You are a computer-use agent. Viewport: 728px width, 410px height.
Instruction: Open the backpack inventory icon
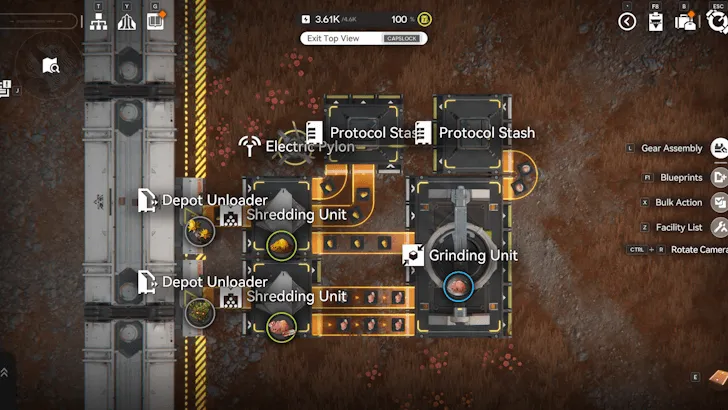[x=686, y=21]
